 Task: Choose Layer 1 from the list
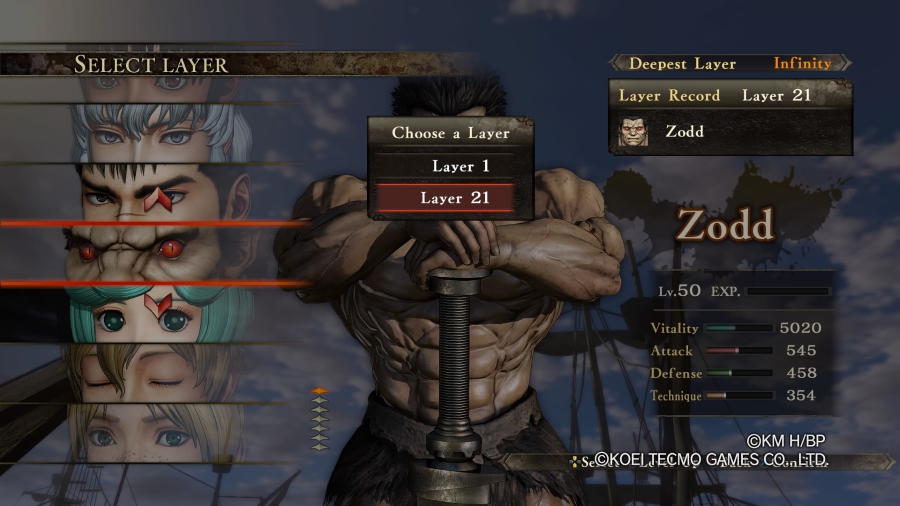point(455,166)
